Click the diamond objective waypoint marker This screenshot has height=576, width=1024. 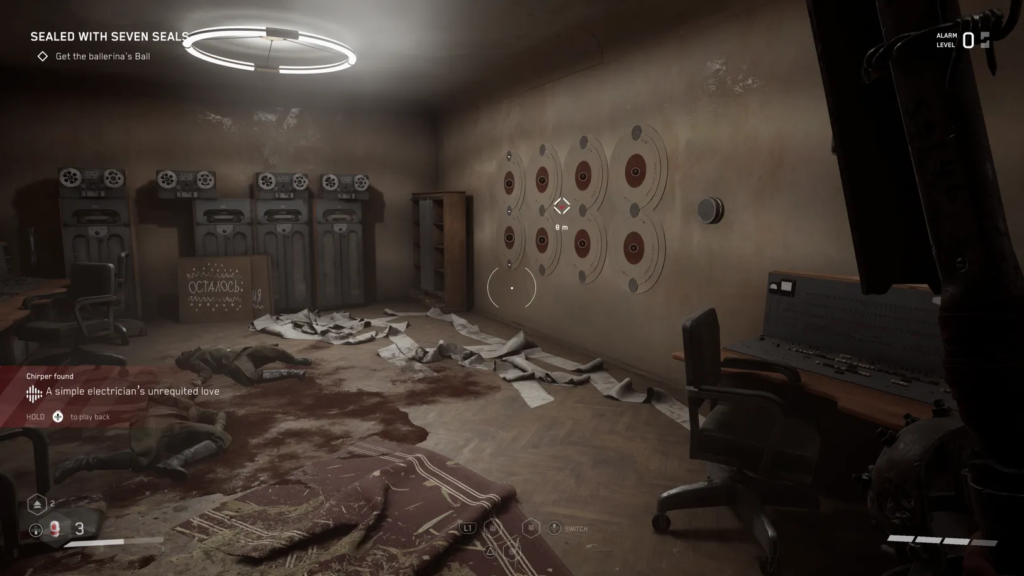pos(562,207)
